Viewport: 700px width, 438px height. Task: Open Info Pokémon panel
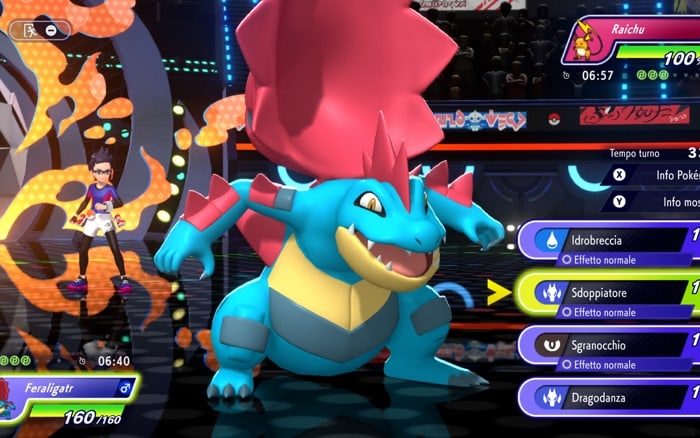655,174
